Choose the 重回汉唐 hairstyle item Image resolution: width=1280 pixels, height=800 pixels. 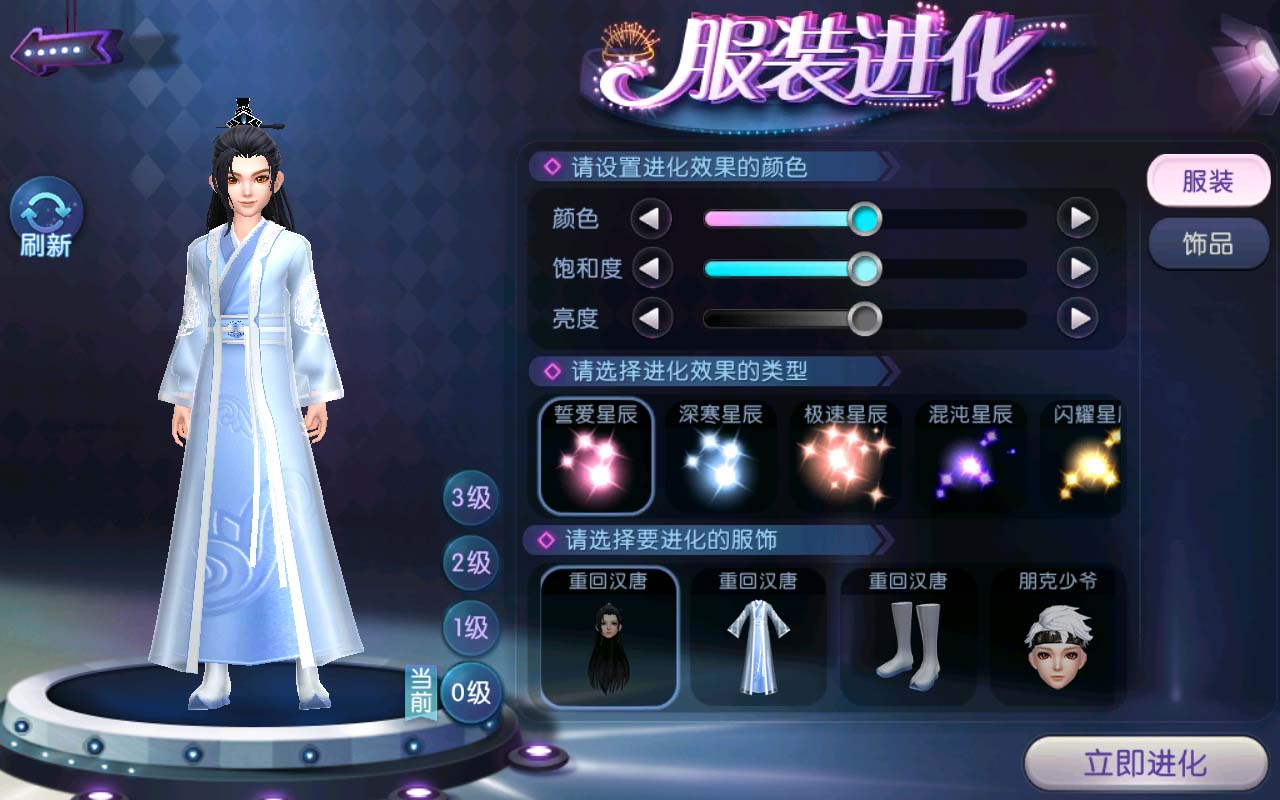point(609,637)
